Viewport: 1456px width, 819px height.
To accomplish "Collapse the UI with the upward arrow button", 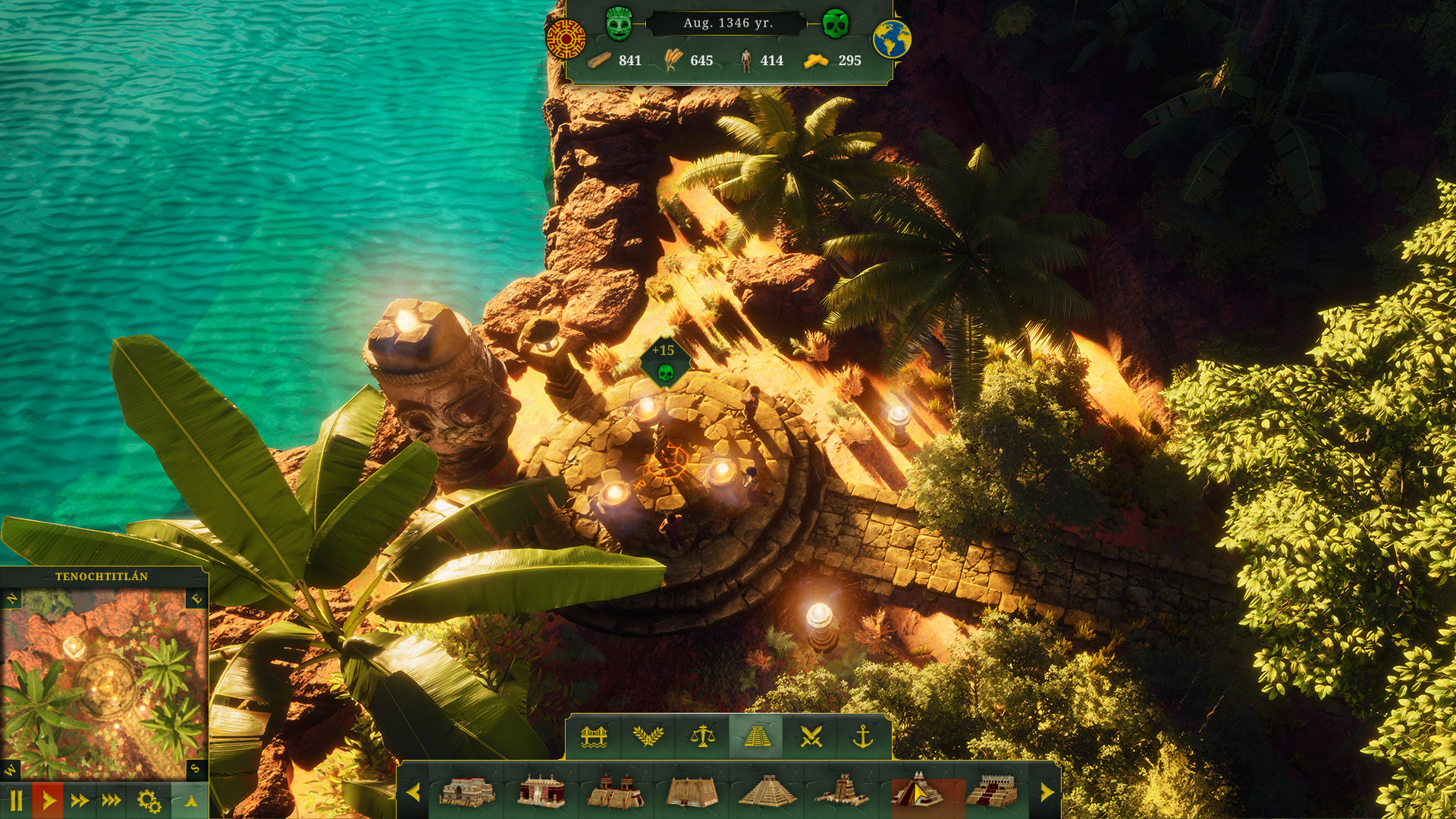I will click(191, 801).
